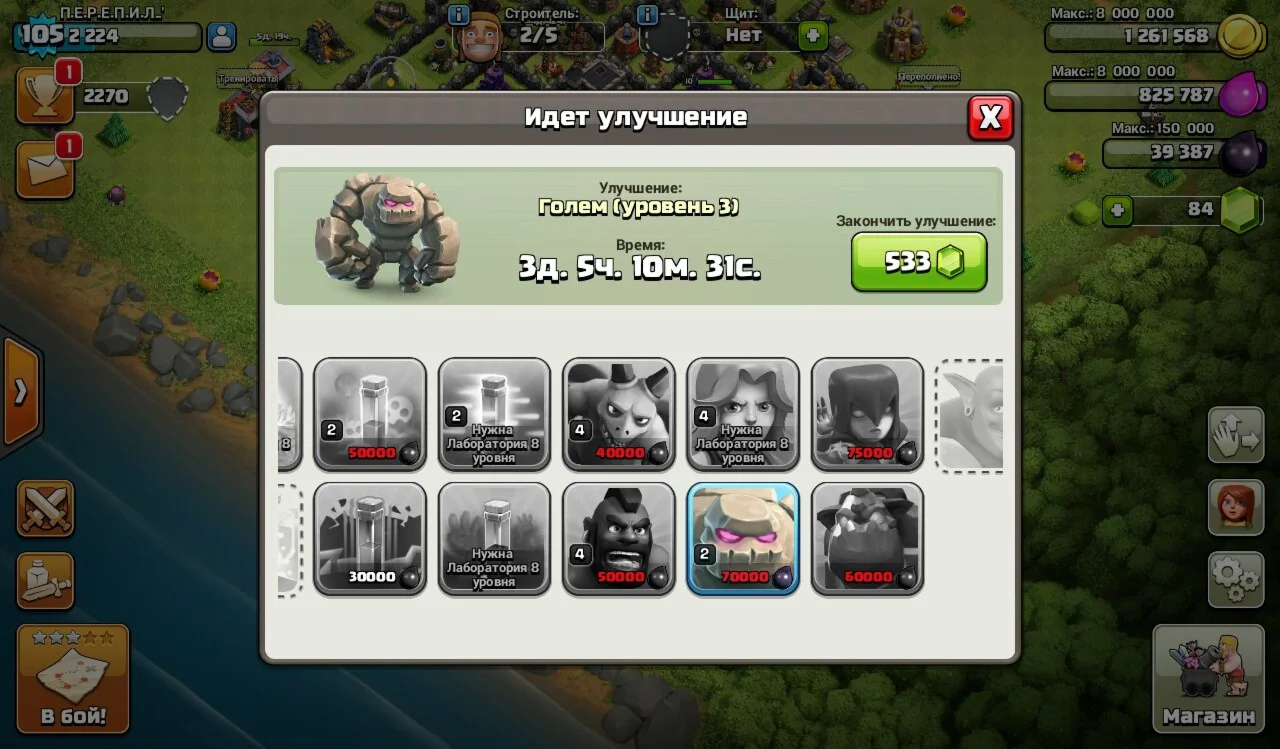The height and width of the screenshot is (749, 1280).
Task: Open the game settings with gears icon
Action: (1236, 578)
